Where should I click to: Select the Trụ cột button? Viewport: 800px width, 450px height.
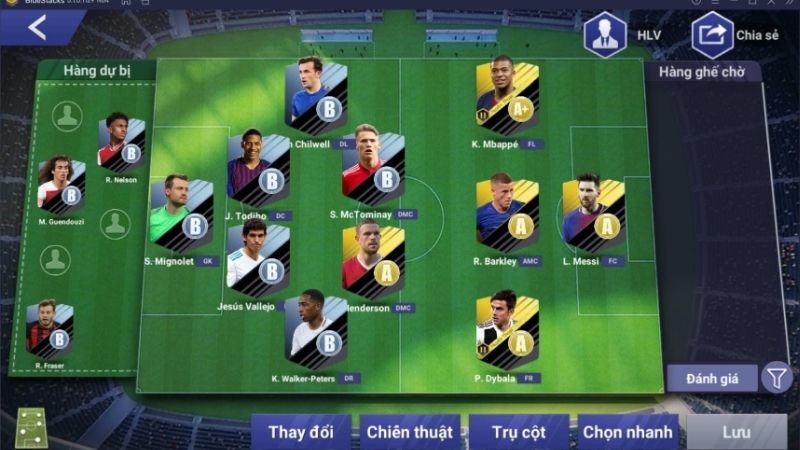pyautogui.click(x=517, y=432)
